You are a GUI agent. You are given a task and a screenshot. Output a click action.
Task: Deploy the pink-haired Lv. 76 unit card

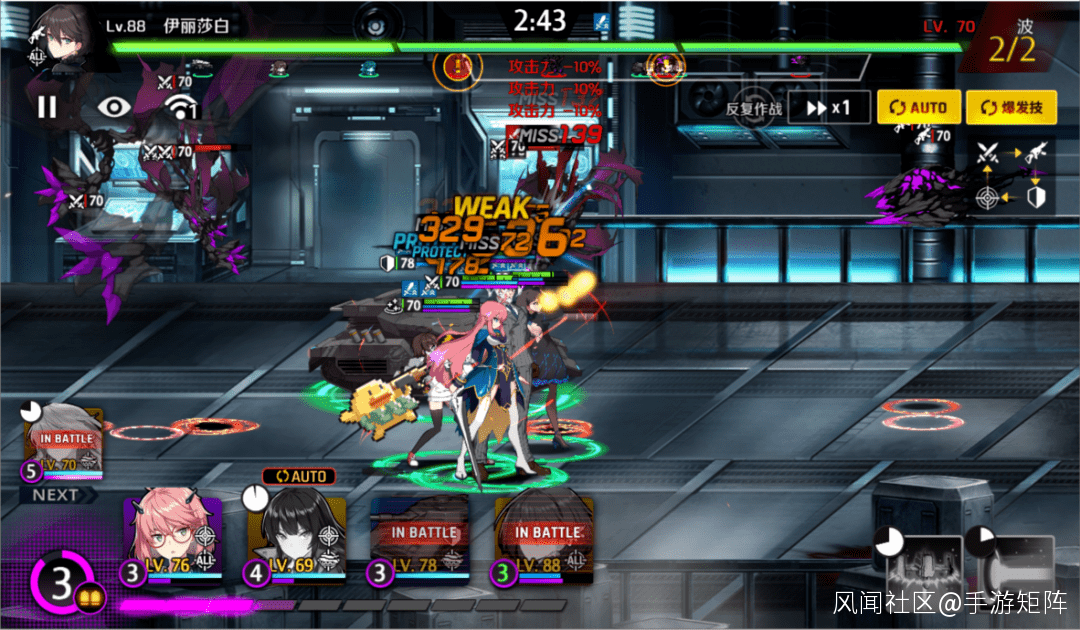[x=171, y=539]
